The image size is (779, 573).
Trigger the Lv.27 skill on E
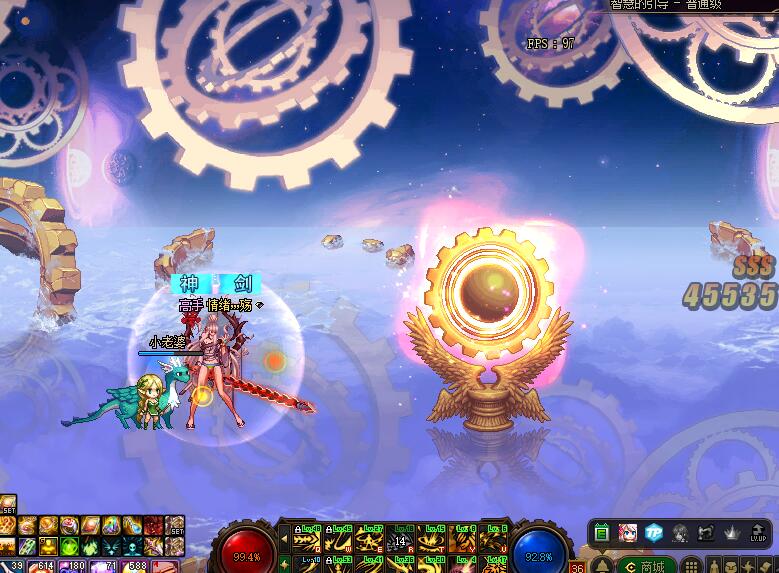[x=370, y=538]
